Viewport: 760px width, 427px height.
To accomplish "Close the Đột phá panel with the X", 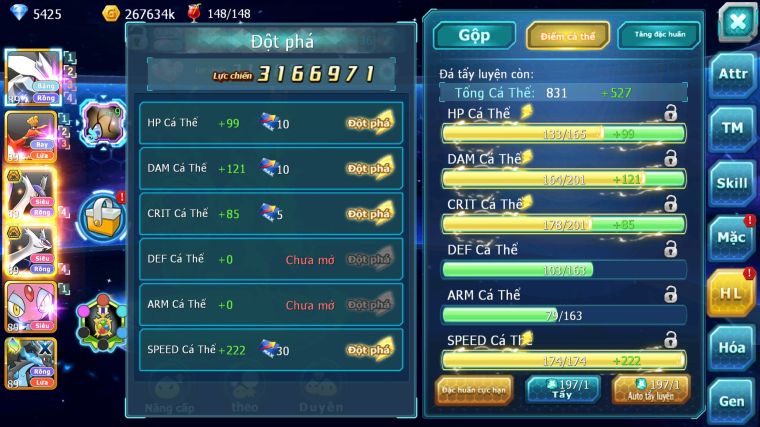I will [736, 21].
